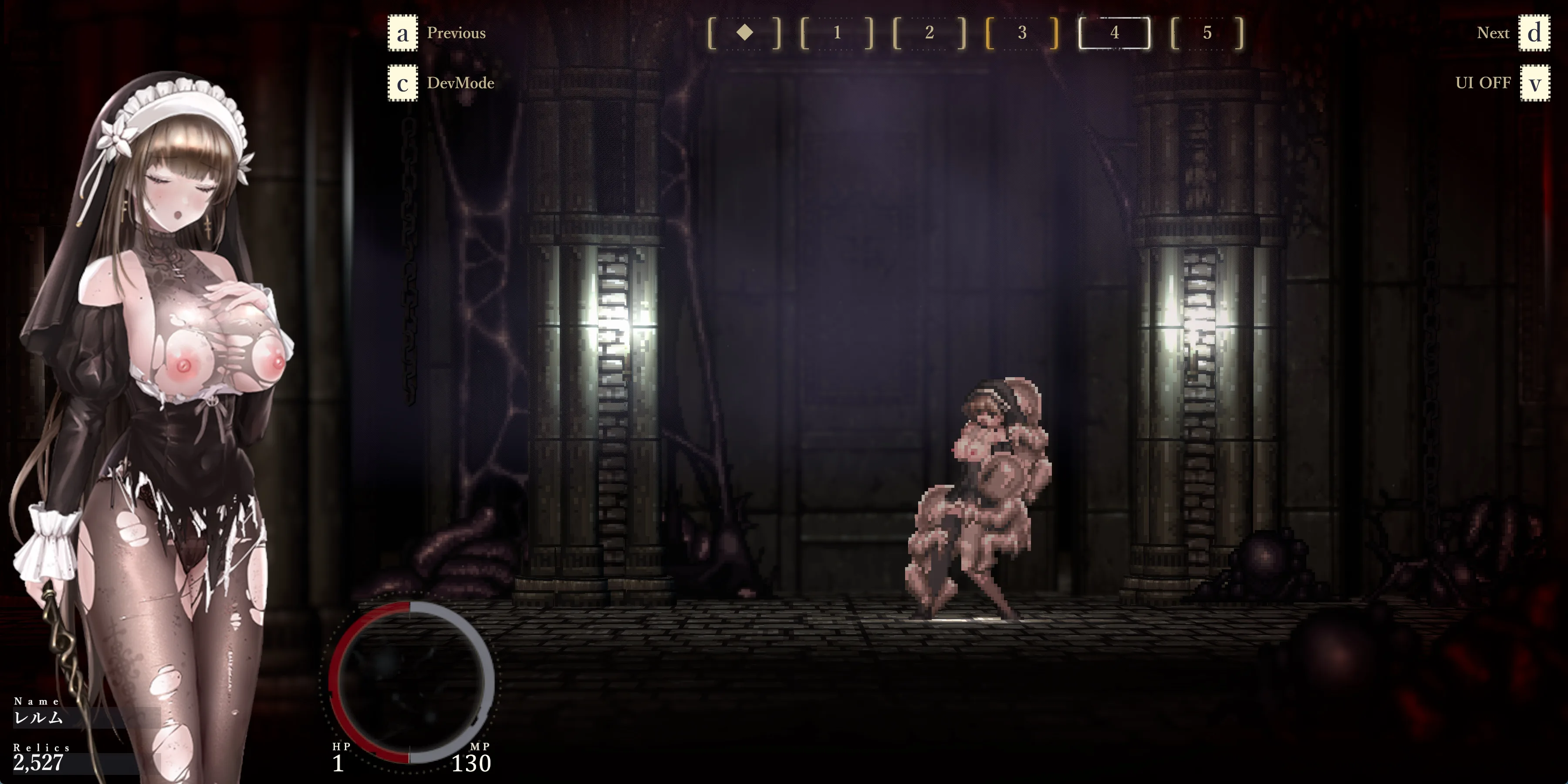Viewport: 1568px width, 784px height.
Task: Switch to page 1
Action: click(x=837, y=33)
